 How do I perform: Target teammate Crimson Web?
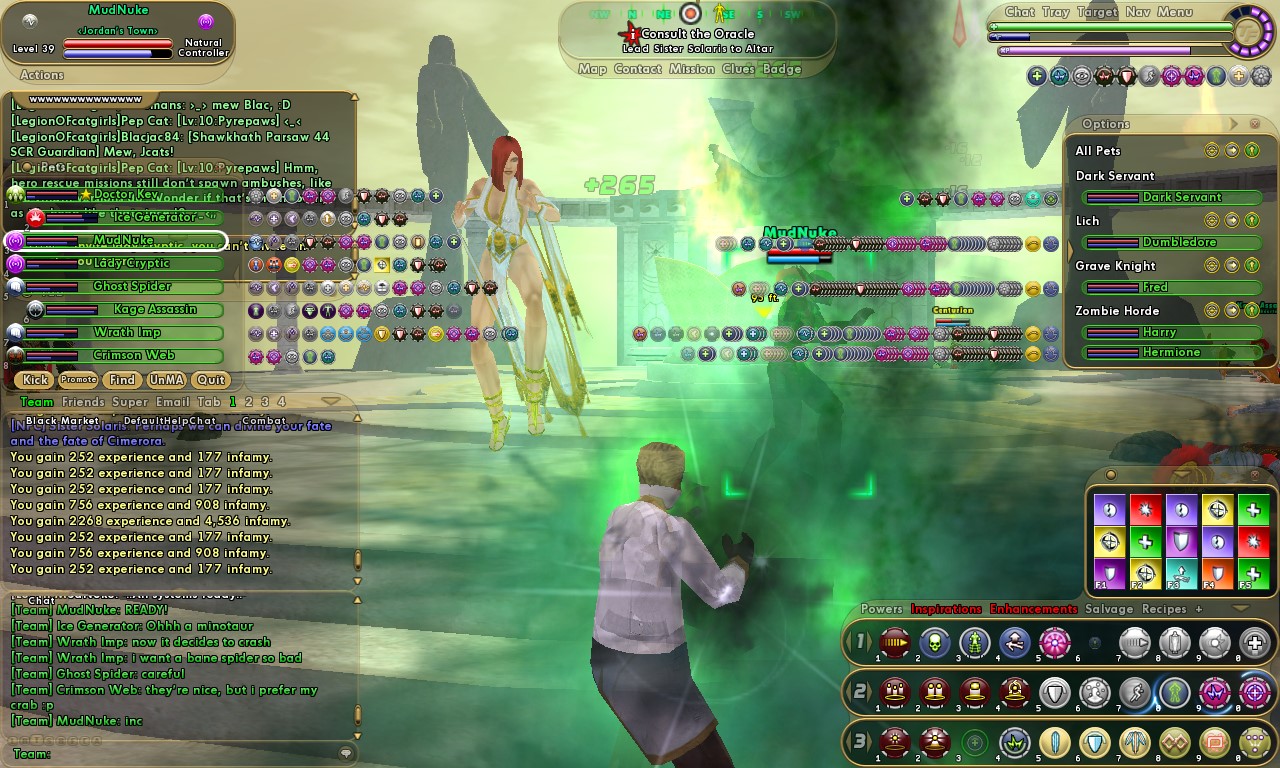[x=133, y=355]
